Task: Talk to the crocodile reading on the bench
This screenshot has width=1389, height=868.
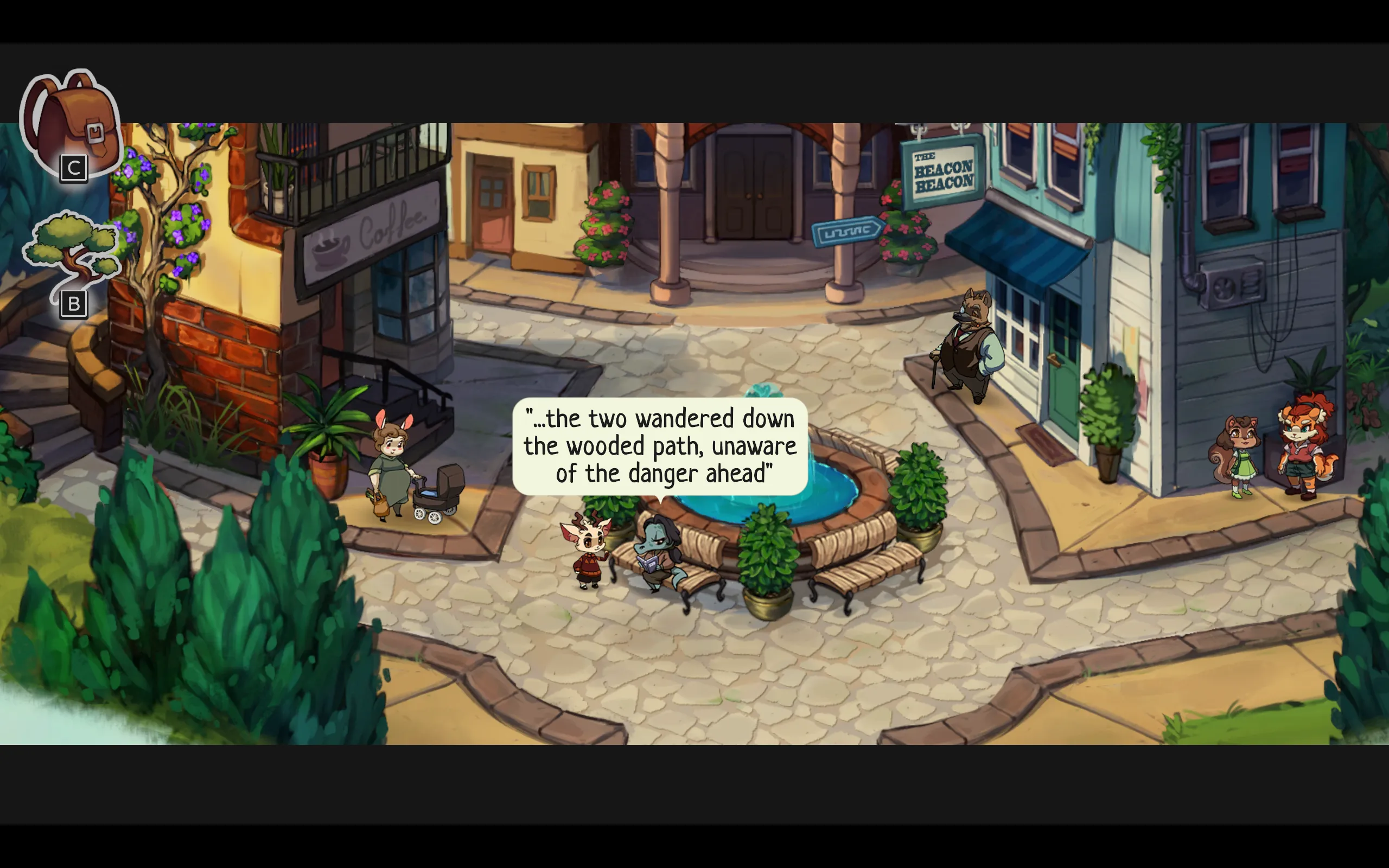Action: click(x=654, y=557)
